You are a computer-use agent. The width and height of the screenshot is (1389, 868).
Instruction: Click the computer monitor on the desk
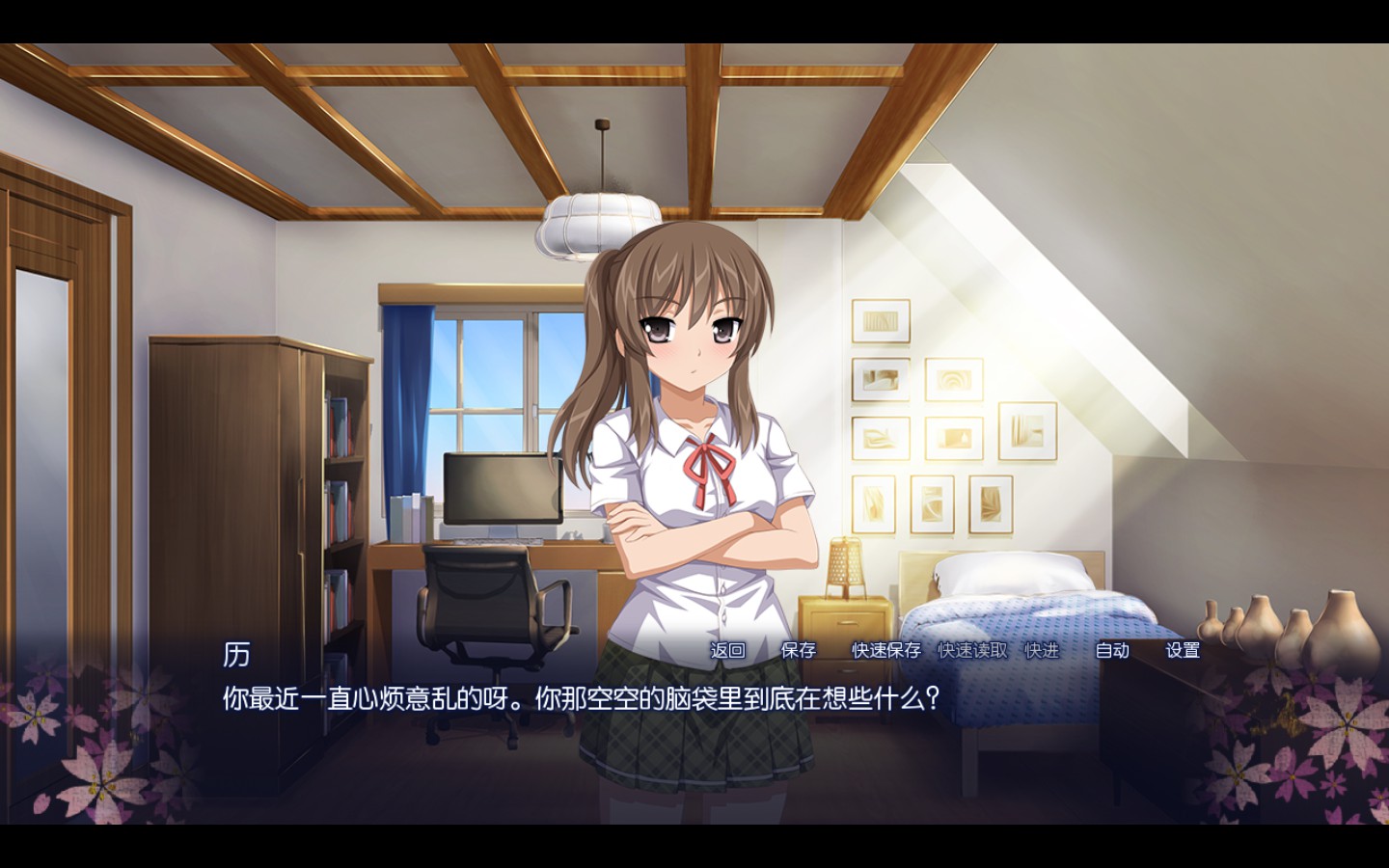click(502, 492)
